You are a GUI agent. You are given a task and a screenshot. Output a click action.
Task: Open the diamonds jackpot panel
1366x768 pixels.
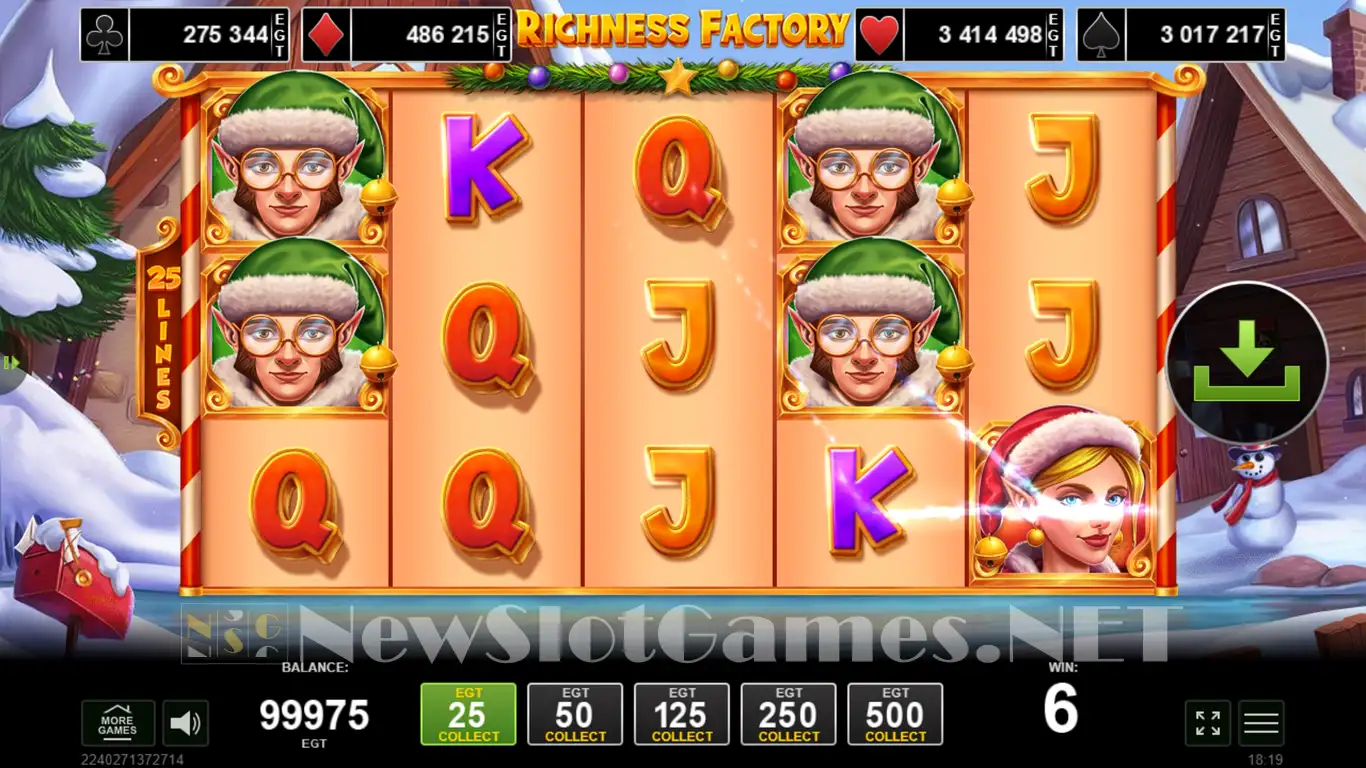coord(407,35)
